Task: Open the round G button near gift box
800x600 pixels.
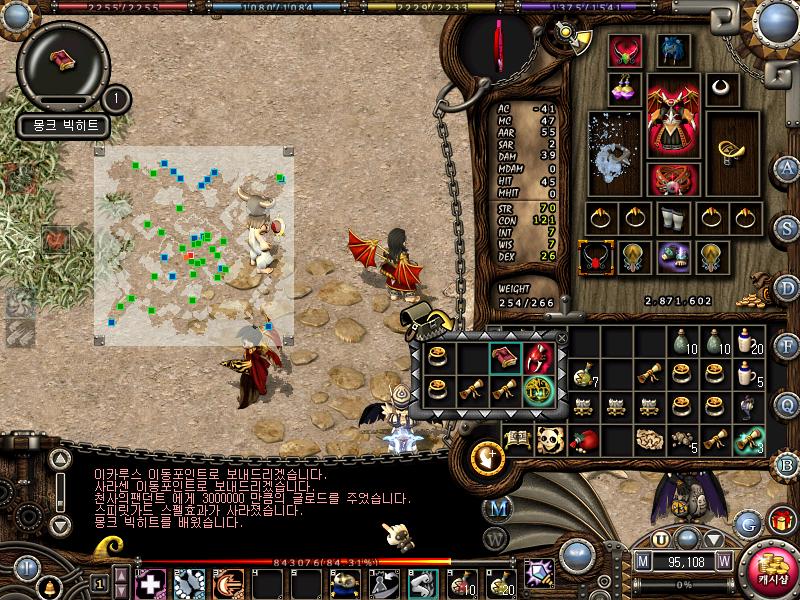Action: tap(747, 522)
